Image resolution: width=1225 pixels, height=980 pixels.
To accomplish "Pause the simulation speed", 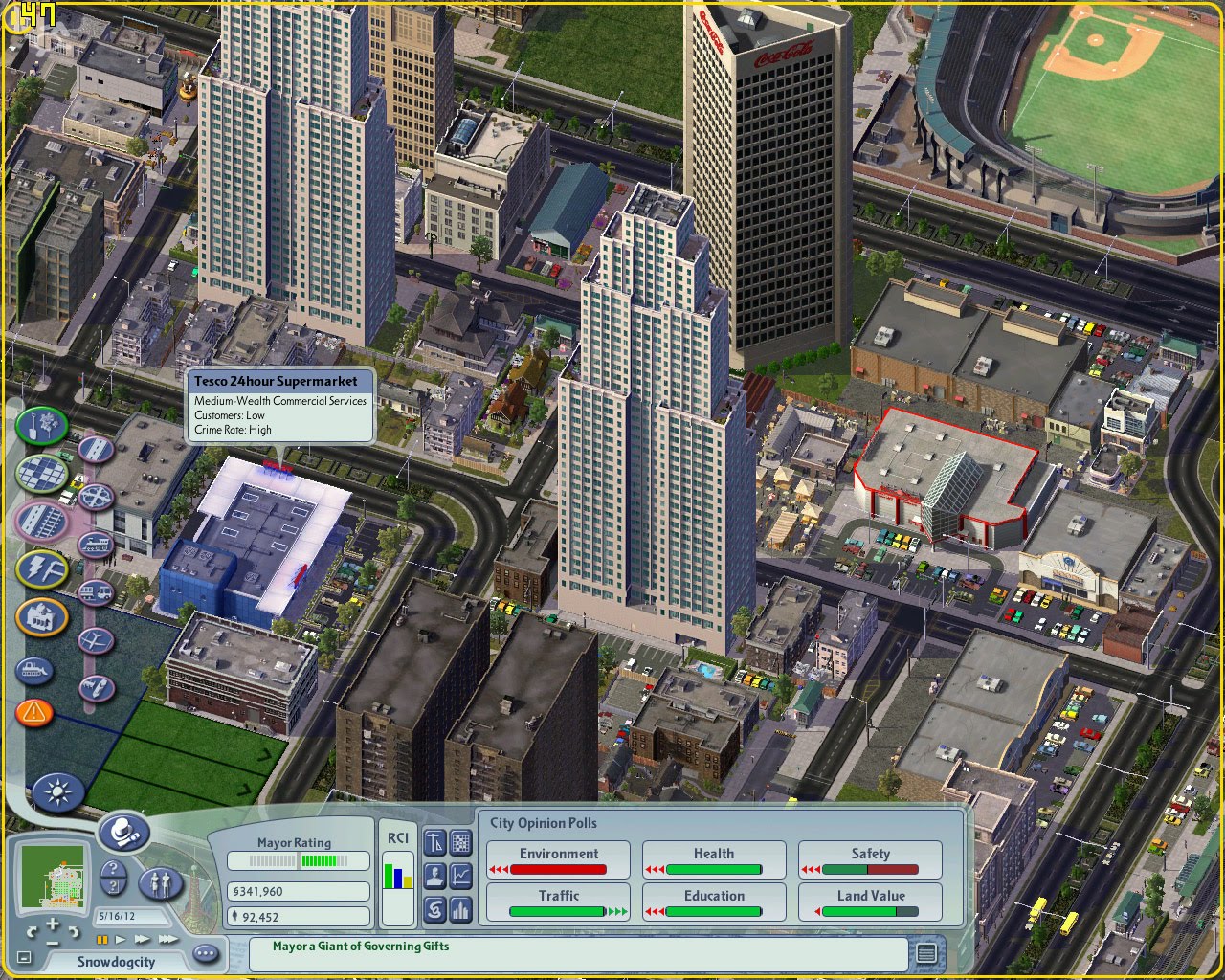I will 102,939.
